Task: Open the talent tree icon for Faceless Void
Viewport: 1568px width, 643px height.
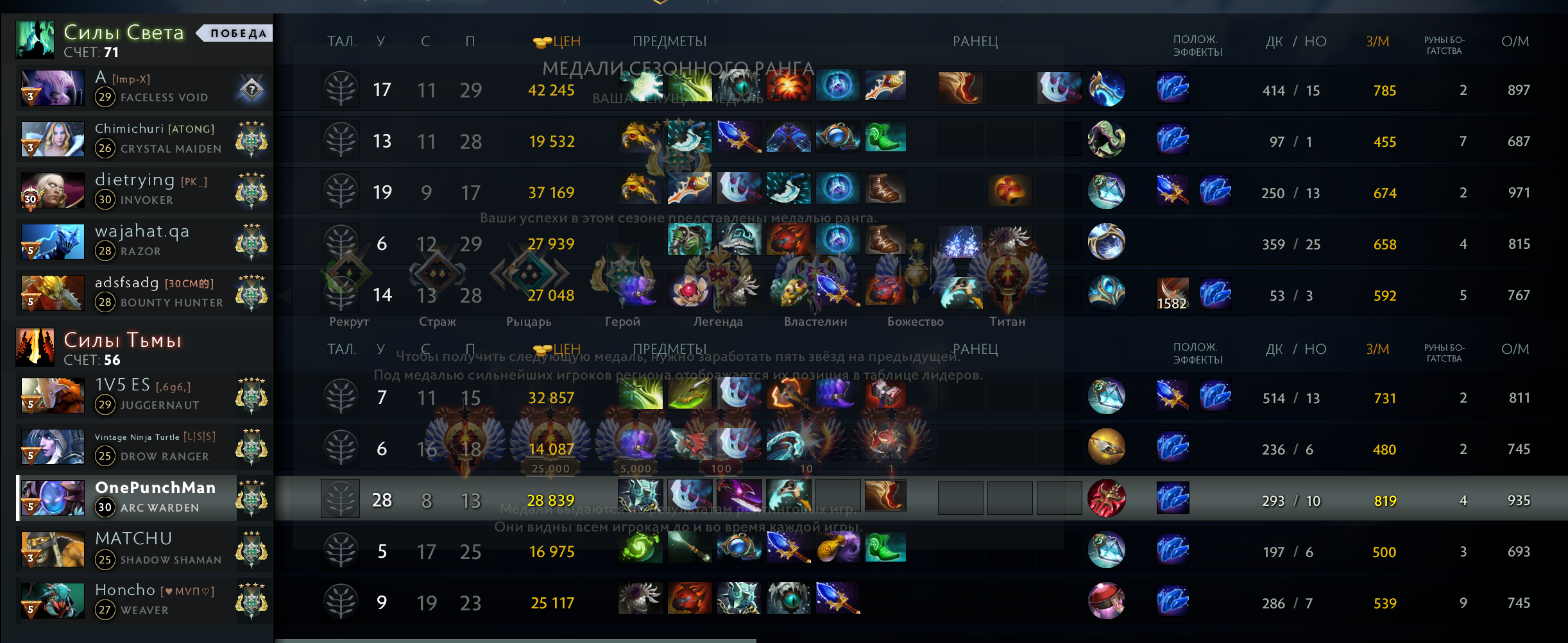Action: coord(341,89)
